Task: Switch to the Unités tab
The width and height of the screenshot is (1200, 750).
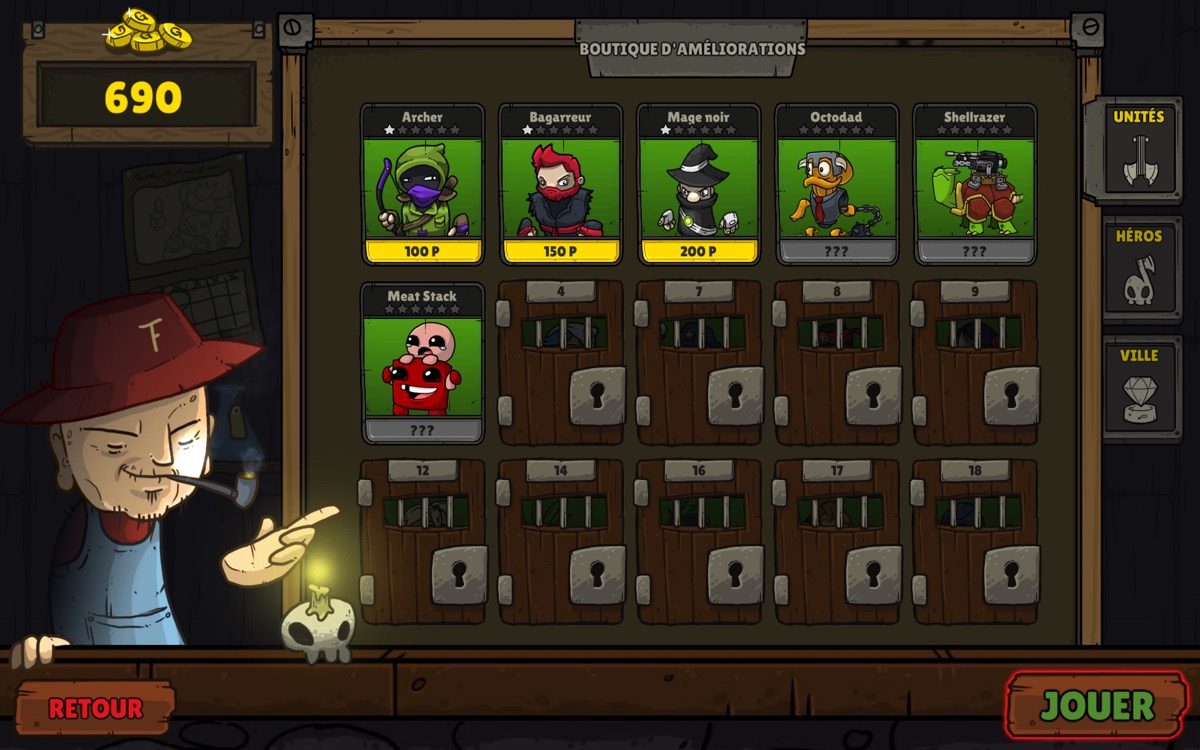Action: [1139, 150]
